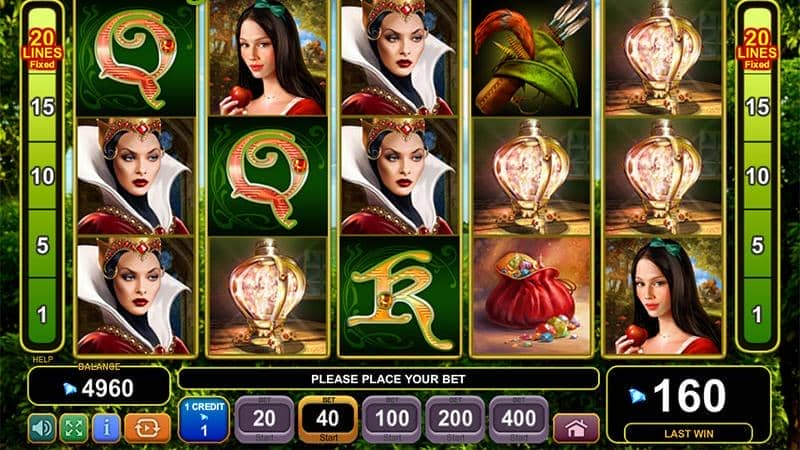Toggle the sound speaker button
This screenshot has width=800, height=450.
click(42, 427)
